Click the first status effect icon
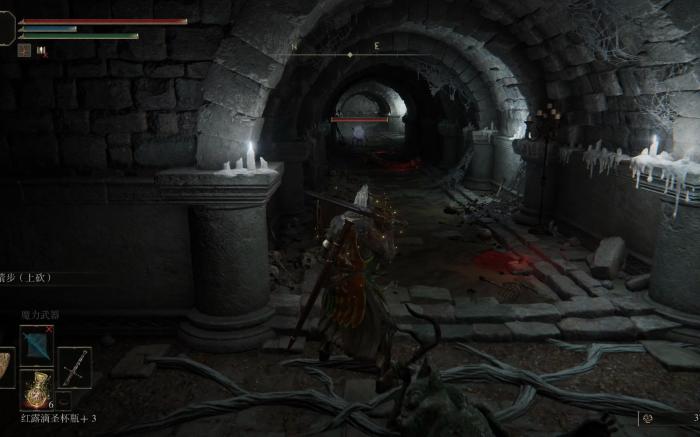Viewport: 700px width, 437px height. [24, 50]
